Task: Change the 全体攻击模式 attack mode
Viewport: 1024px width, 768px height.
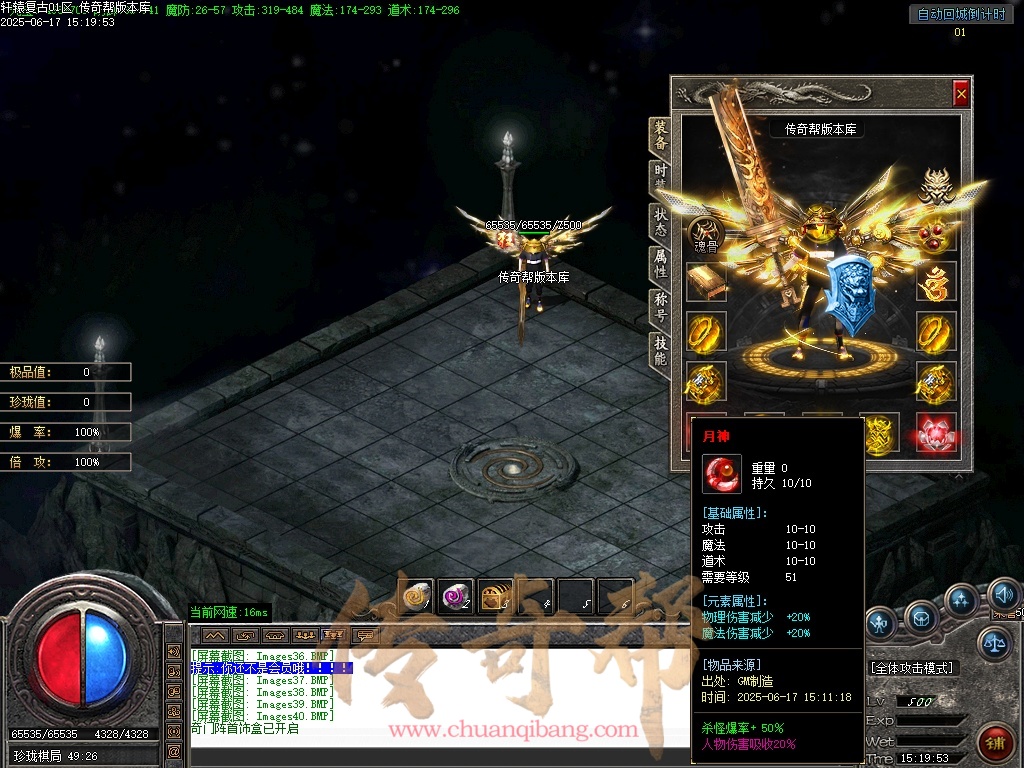Action: click(x=911, y=667)
